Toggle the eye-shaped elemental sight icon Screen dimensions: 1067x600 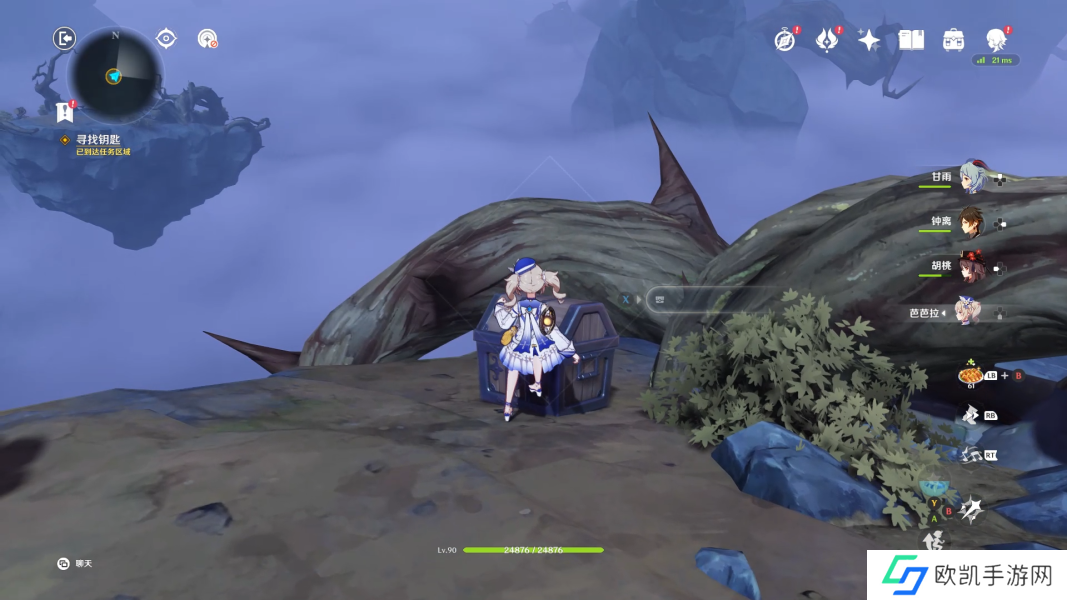166,39
